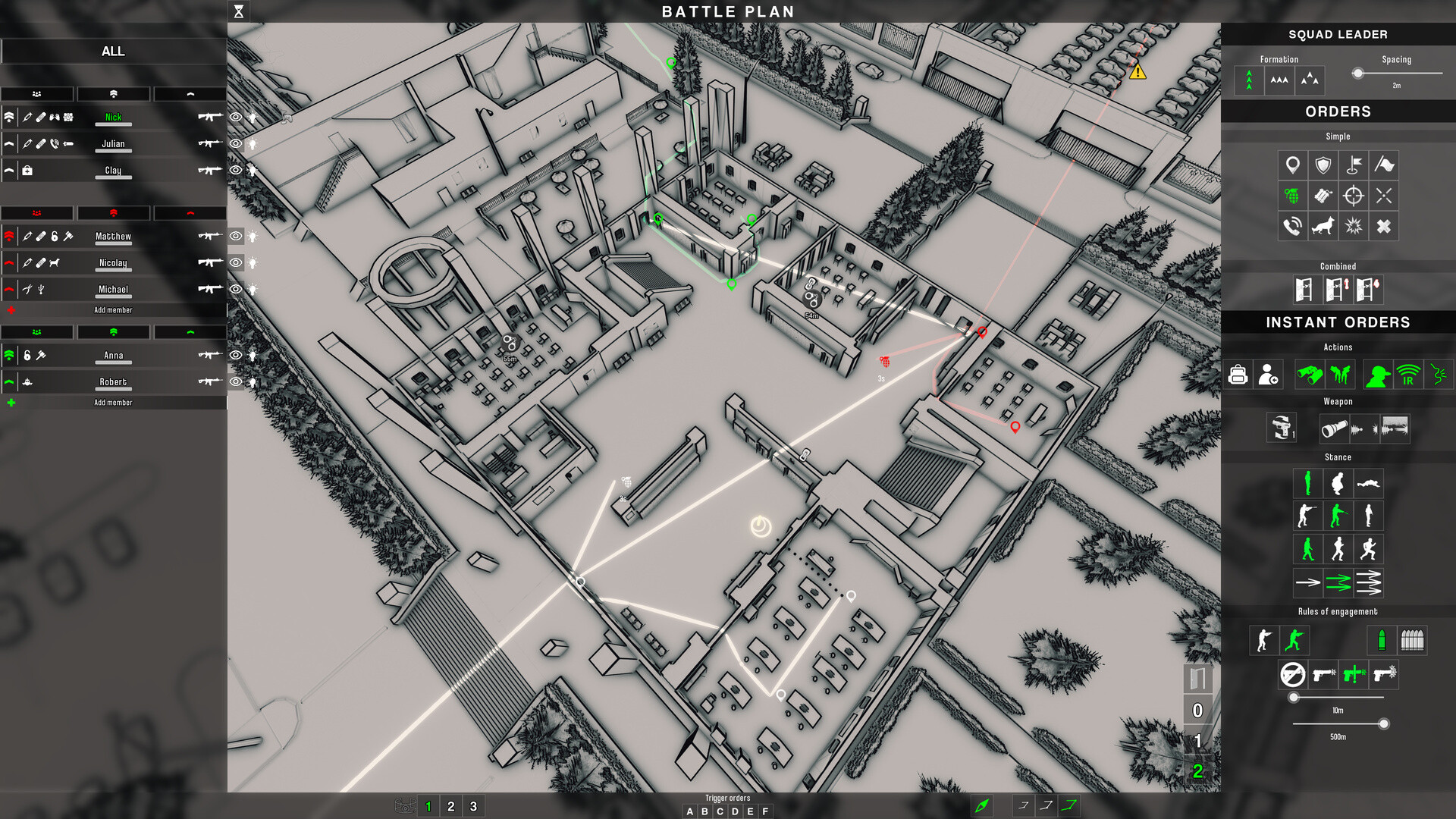Image resolution: width=1456 pixels, height=819 pixels.
Task: Select squad member Matthew
Action: (113, 237)
